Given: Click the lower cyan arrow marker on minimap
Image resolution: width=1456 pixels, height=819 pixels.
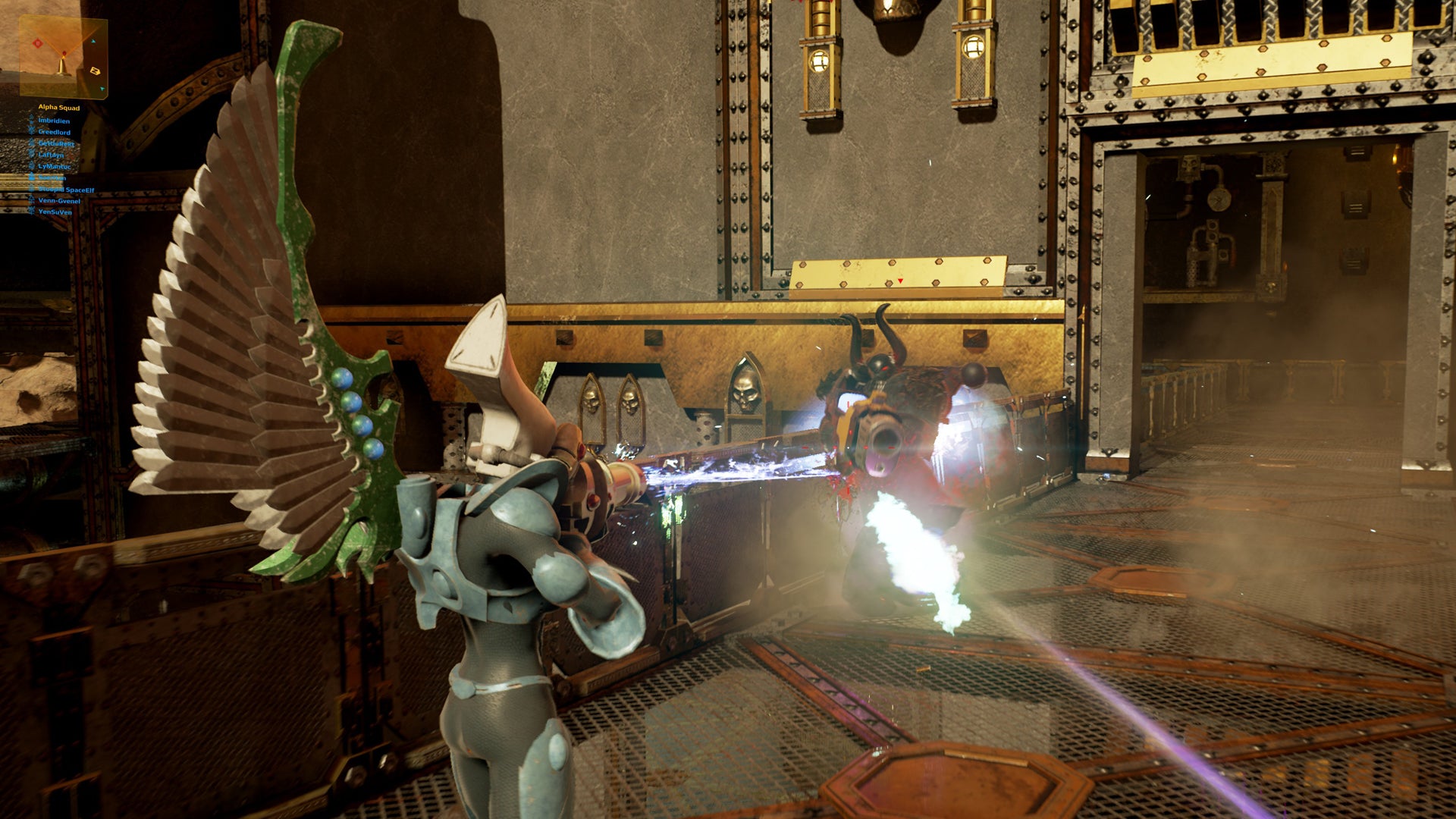Looking at the screenshot, I should click(x=102, y=89).
